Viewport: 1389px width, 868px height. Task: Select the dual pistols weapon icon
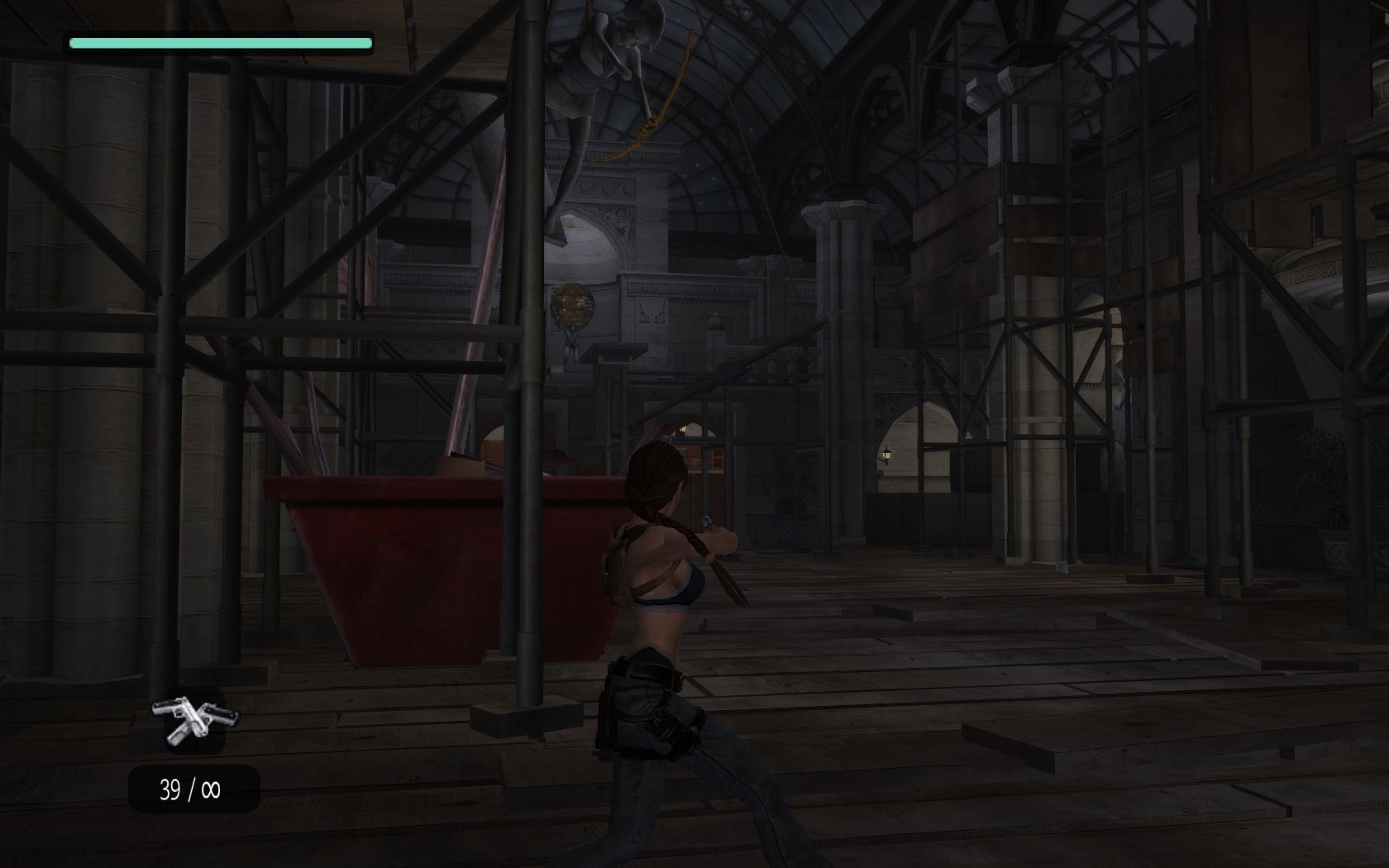tap(194, 719)
